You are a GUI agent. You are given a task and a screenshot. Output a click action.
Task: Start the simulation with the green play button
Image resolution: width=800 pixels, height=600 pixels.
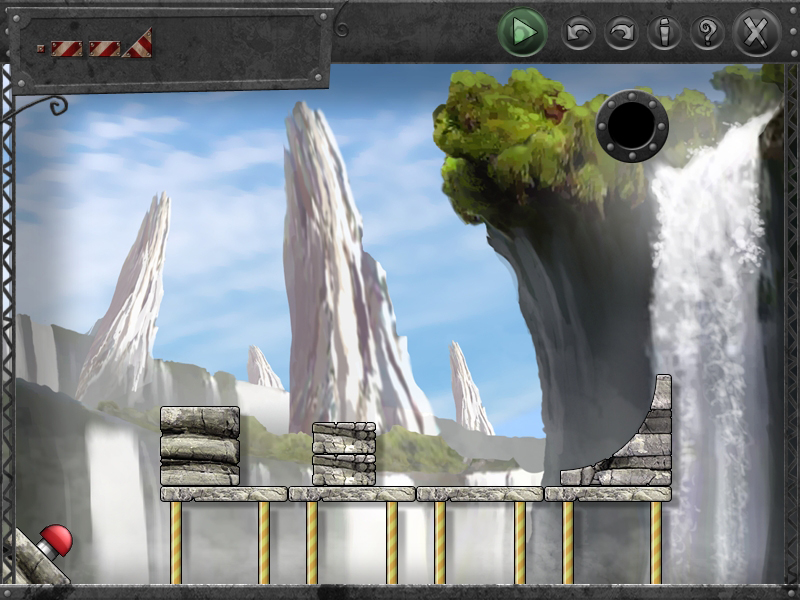(521, 33)
